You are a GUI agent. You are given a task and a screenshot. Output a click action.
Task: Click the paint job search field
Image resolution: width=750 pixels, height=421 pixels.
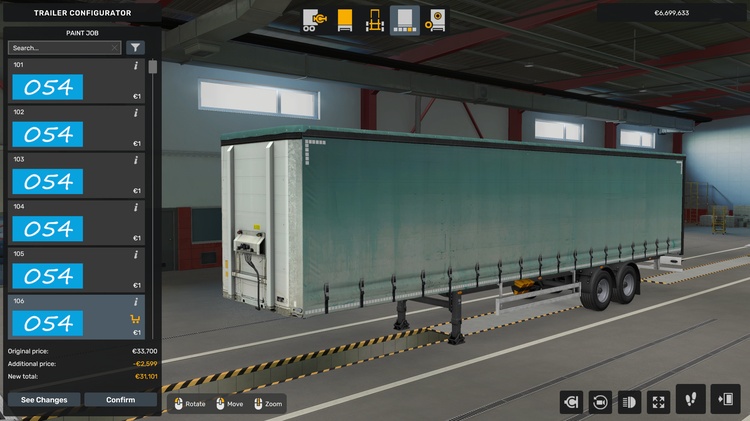click(x=60, y=47)
